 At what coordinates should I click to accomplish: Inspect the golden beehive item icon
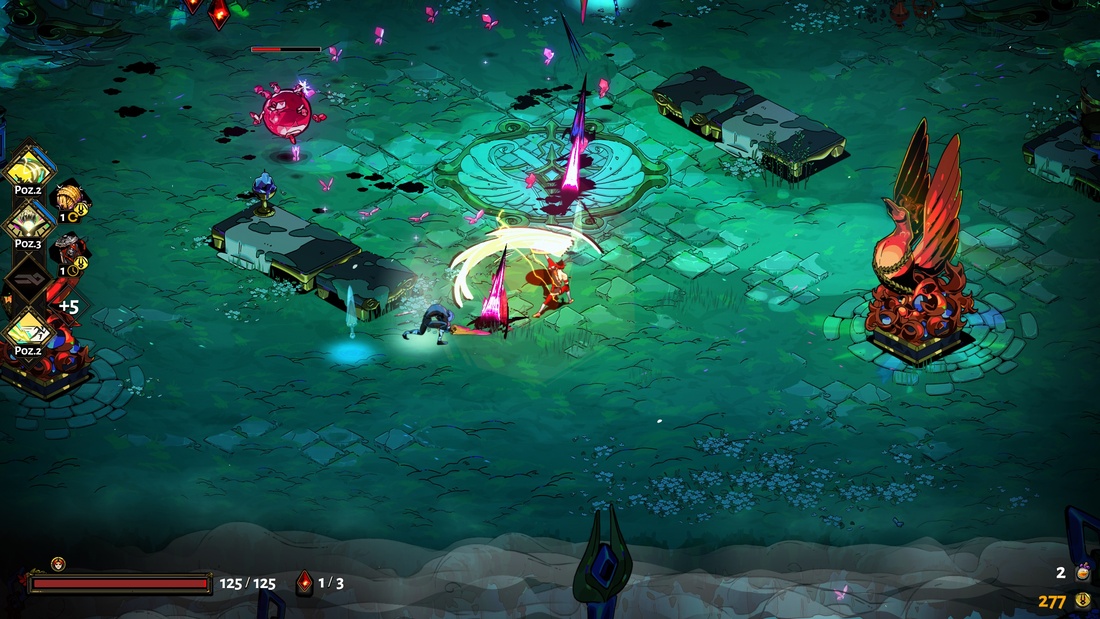pos(68,197)
